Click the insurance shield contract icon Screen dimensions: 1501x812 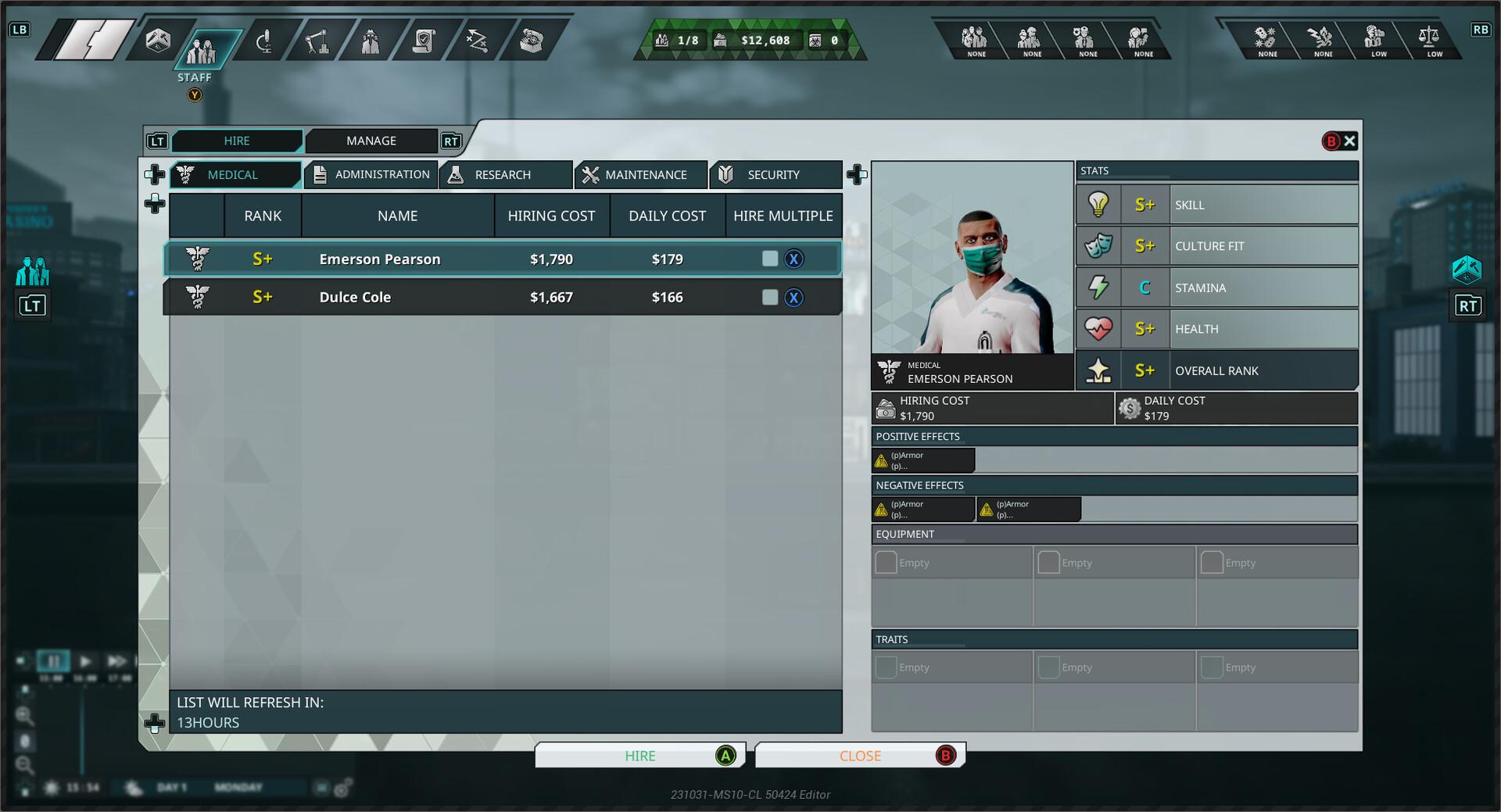click(x=423, y=41)
